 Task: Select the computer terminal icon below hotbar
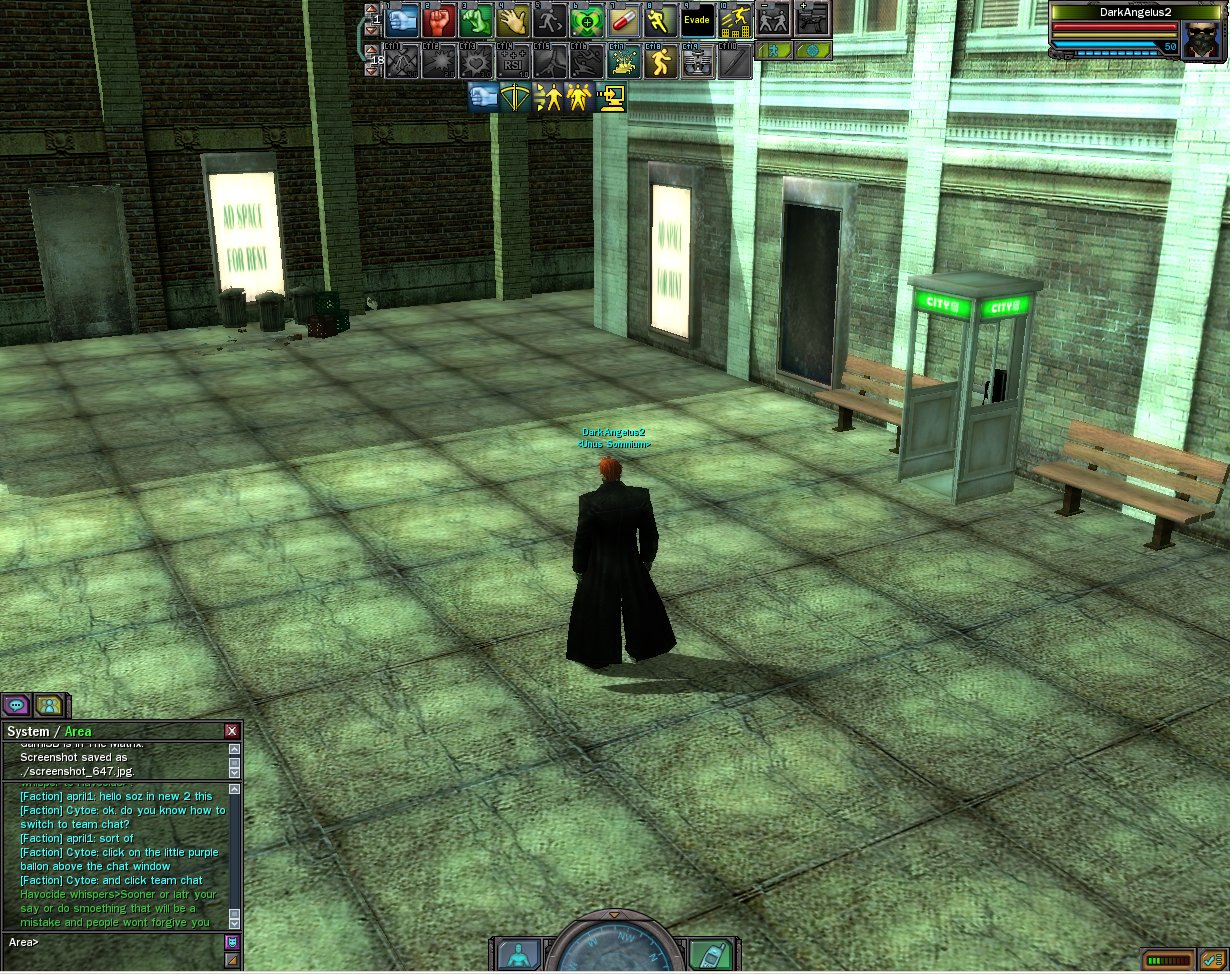612,97
